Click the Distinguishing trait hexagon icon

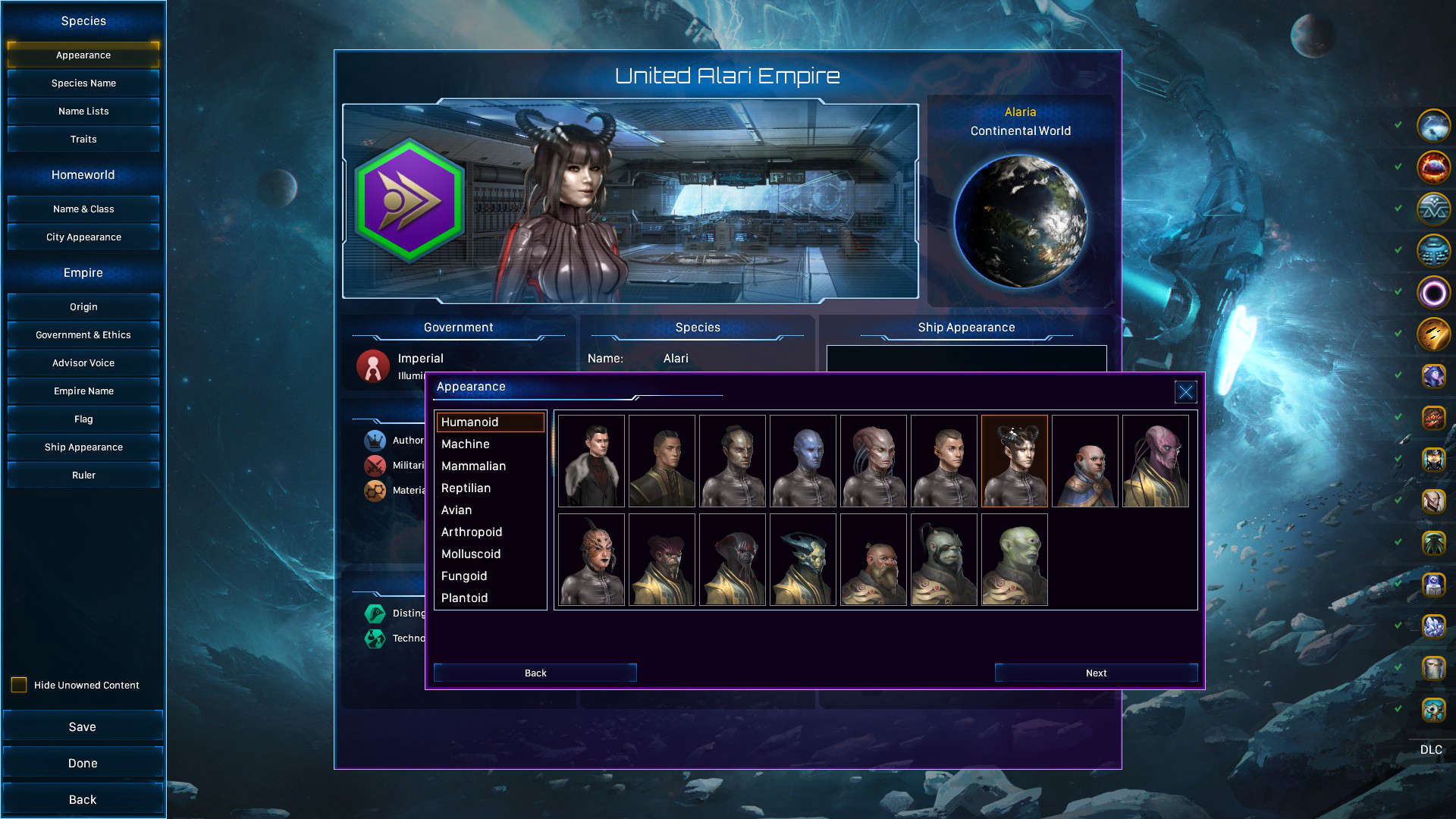375,613
